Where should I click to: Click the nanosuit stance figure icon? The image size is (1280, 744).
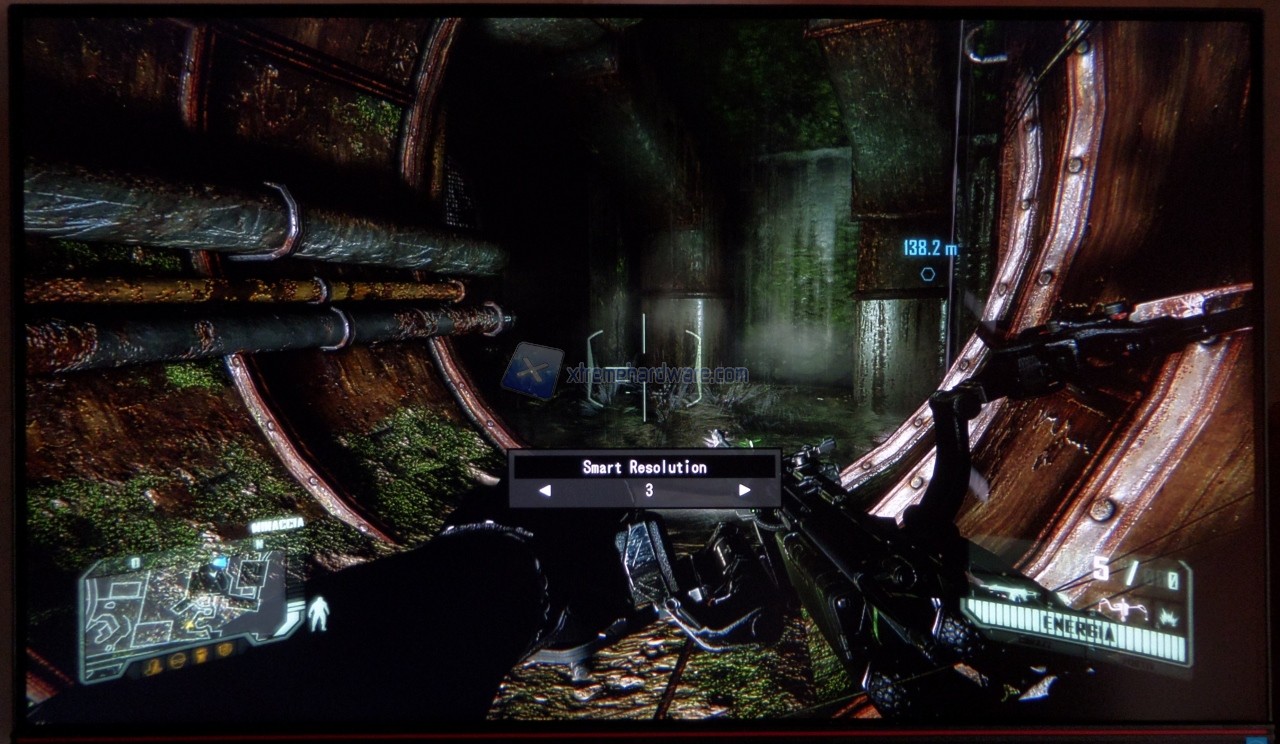click(x=319, y=613)
